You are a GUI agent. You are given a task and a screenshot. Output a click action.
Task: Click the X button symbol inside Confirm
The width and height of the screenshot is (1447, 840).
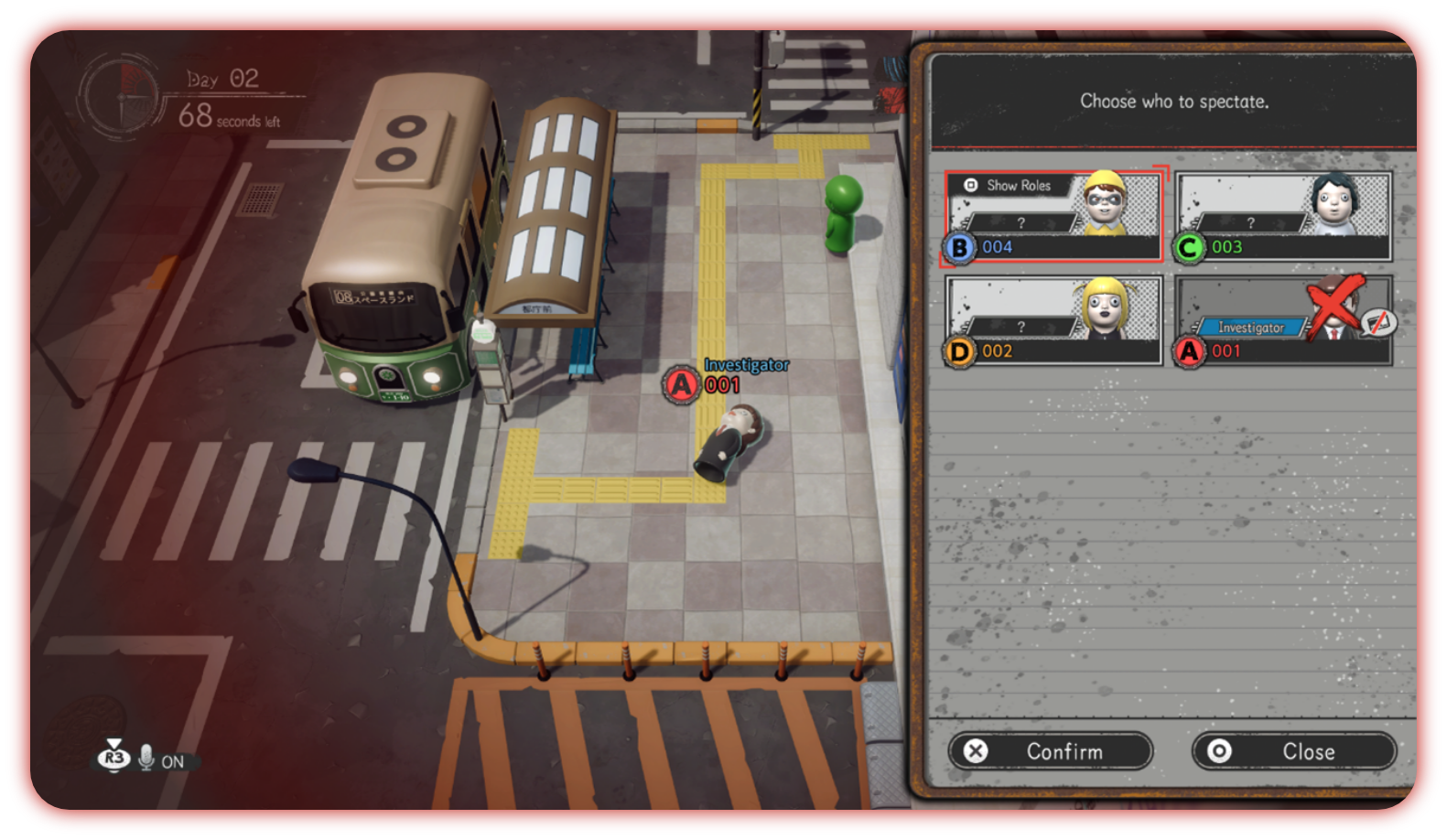(977, 751)
